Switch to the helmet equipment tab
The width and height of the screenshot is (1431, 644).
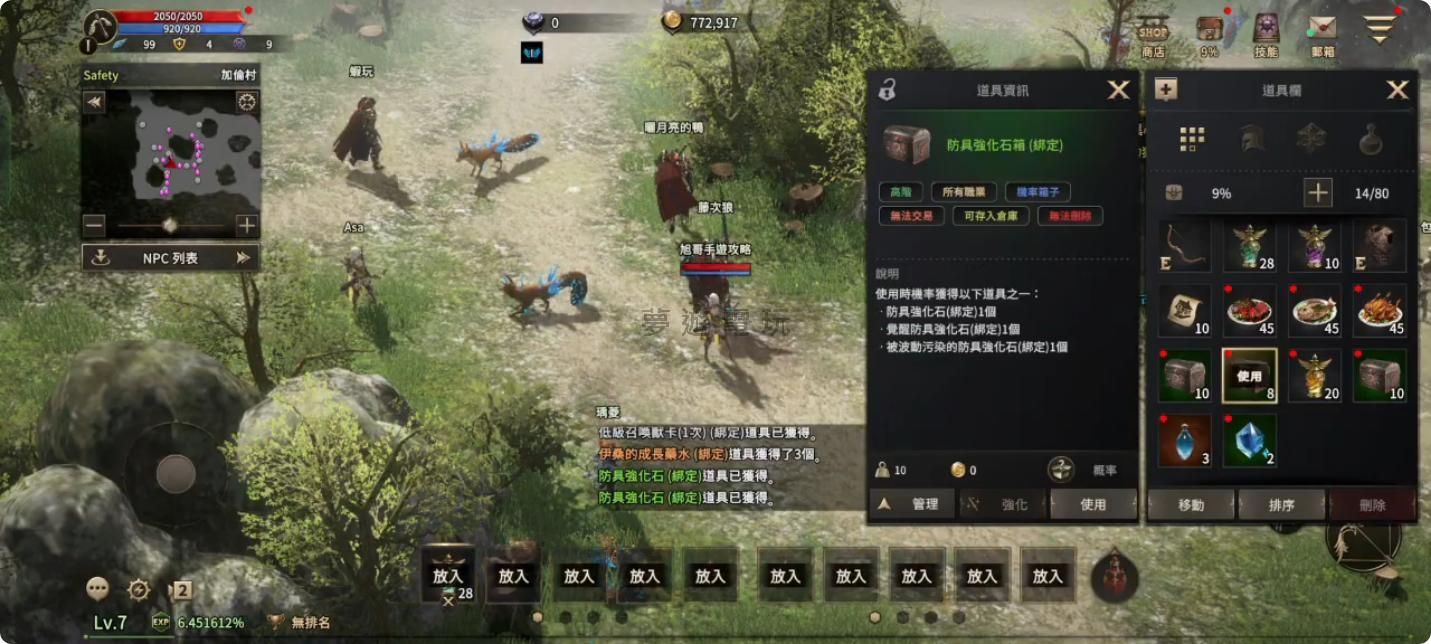point(1252,139)
